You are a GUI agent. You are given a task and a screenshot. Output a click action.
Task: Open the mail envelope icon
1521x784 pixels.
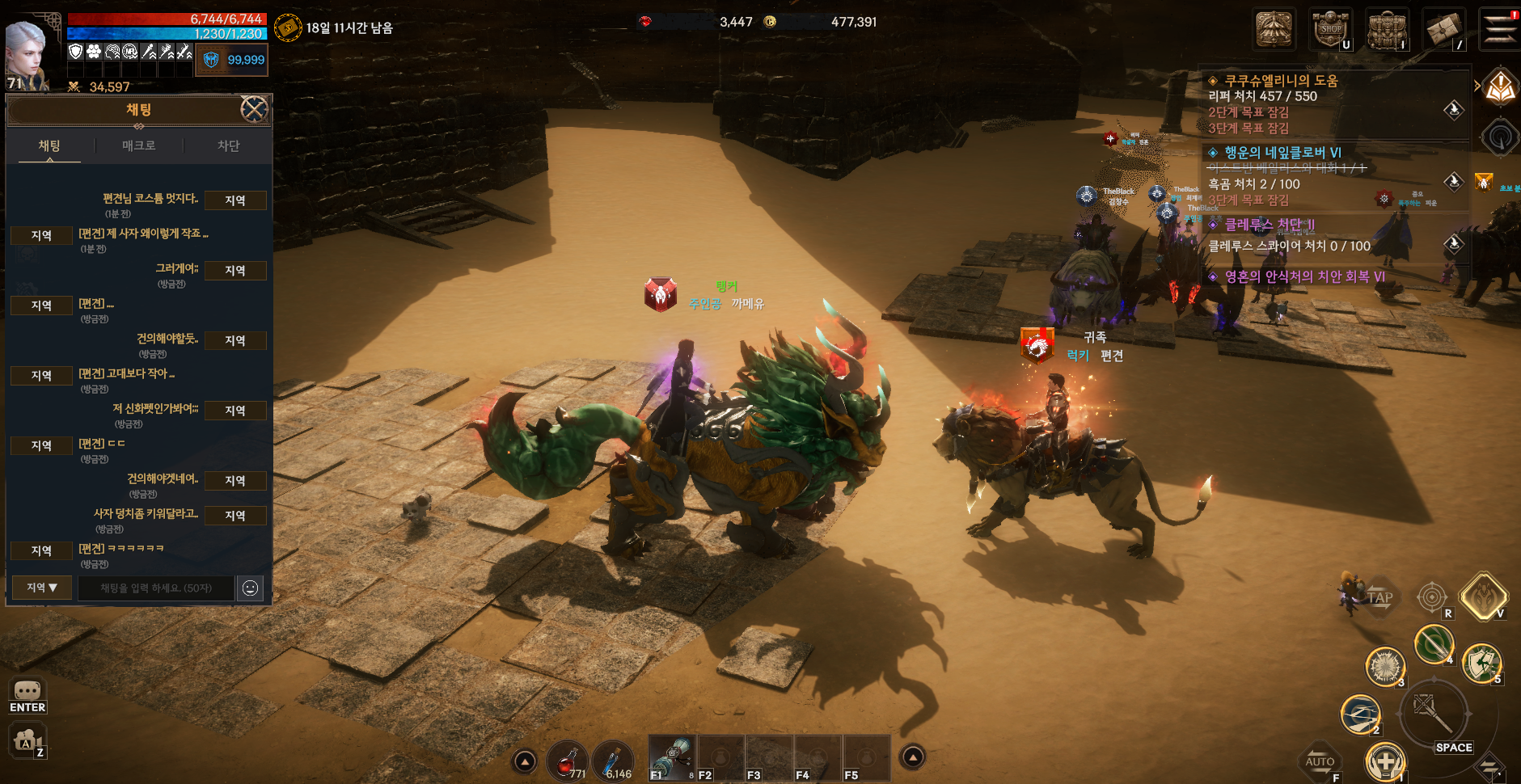point(1443,31)
